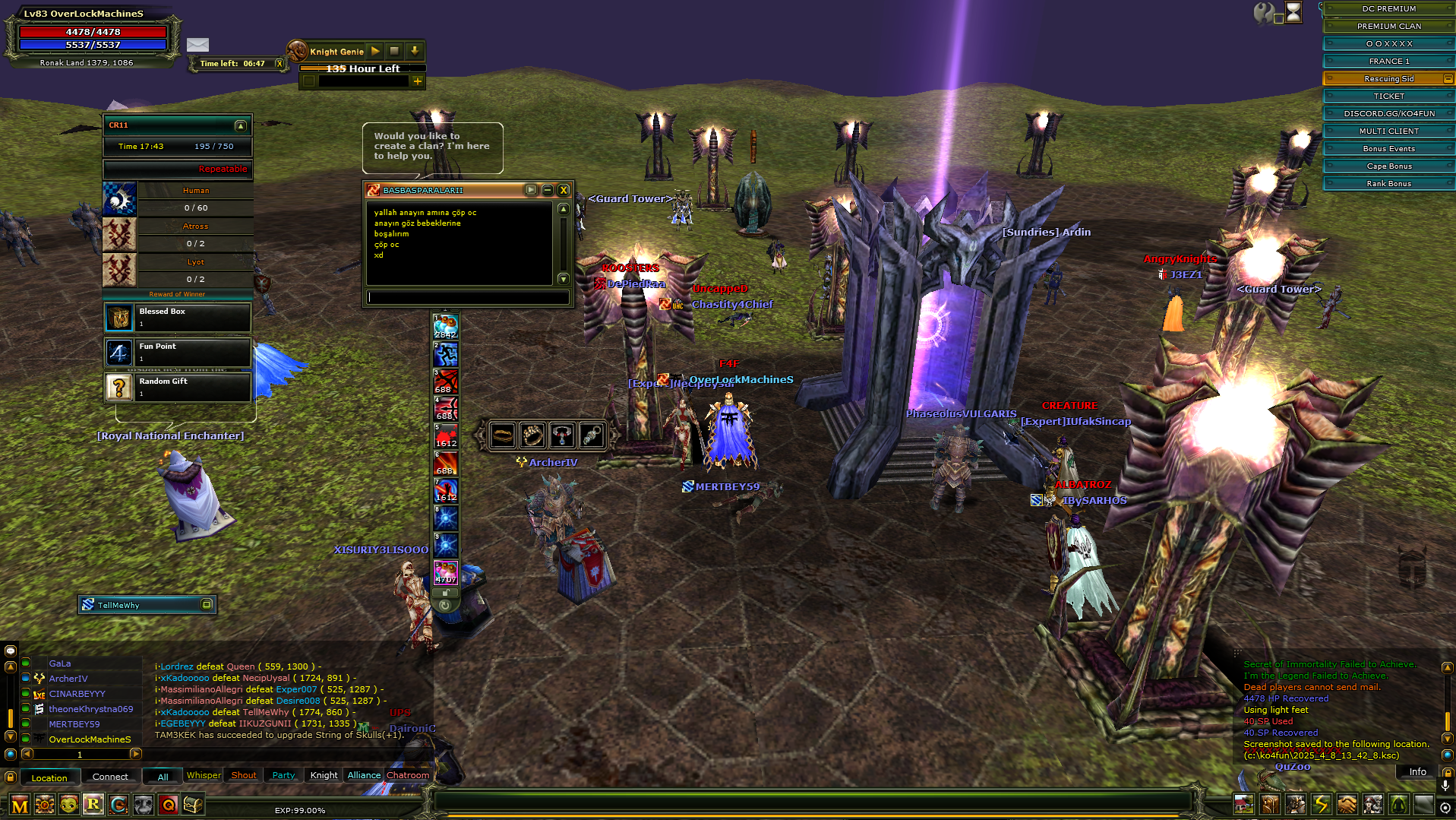
Task: Click the Rescuing Sid sidebar button
Action: coord(1388,78)
